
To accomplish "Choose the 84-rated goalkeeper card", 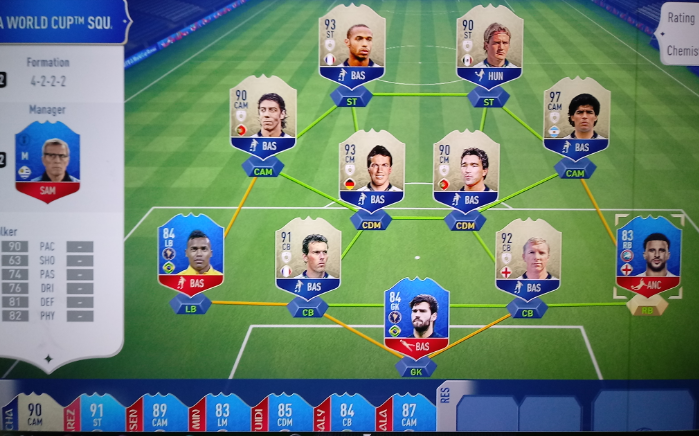I will pyautogui.click(x=416, y=320).
